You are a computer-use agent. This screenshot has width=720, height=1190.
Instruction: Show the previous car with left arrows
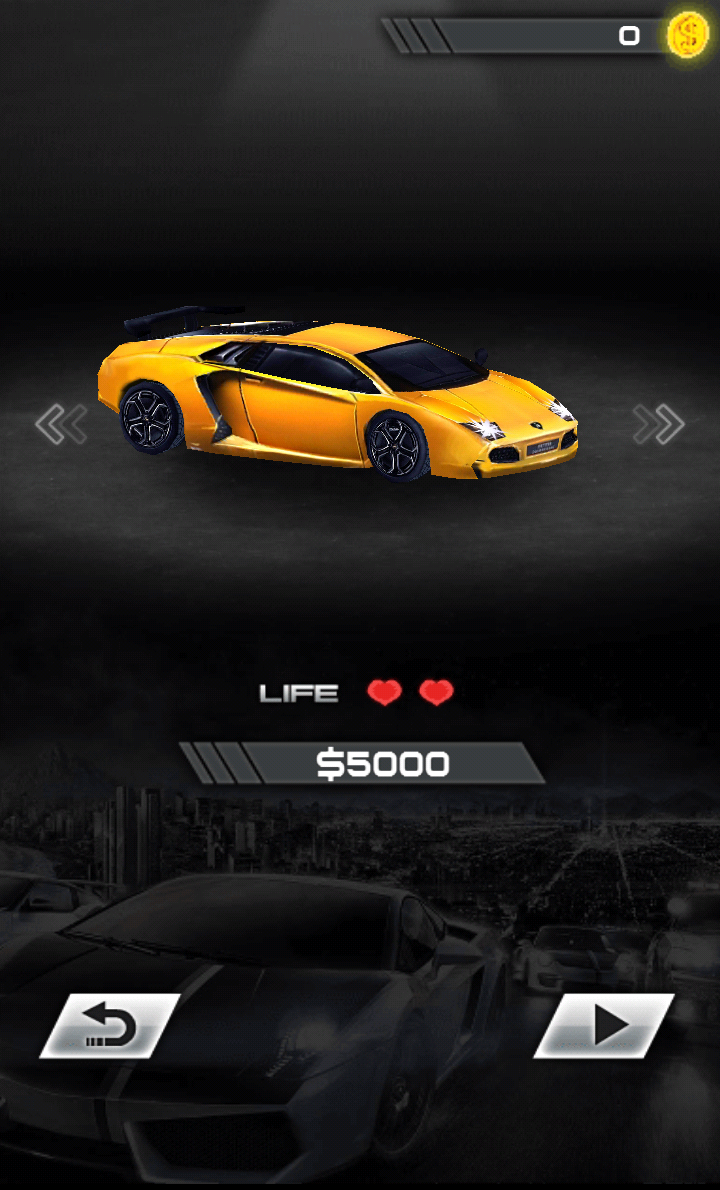click(x=62, y=425)
